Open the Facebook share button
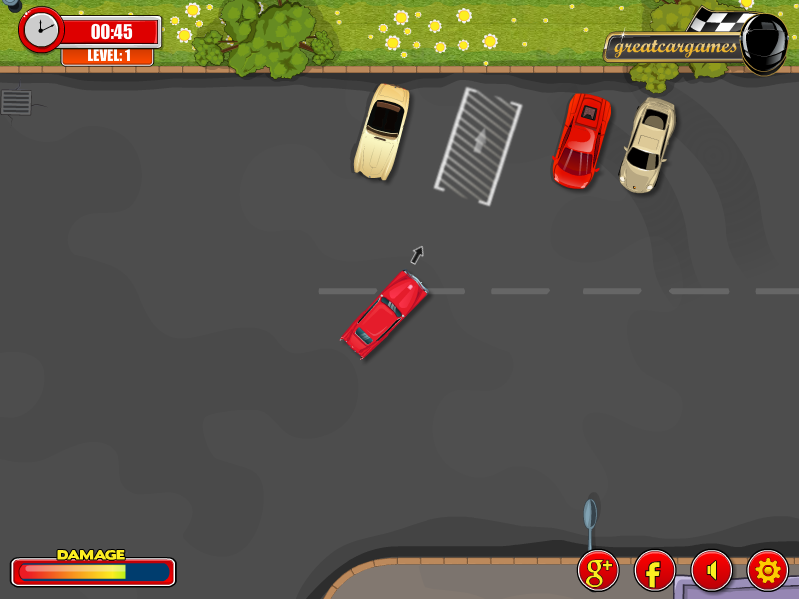 (x=654, y=571)
